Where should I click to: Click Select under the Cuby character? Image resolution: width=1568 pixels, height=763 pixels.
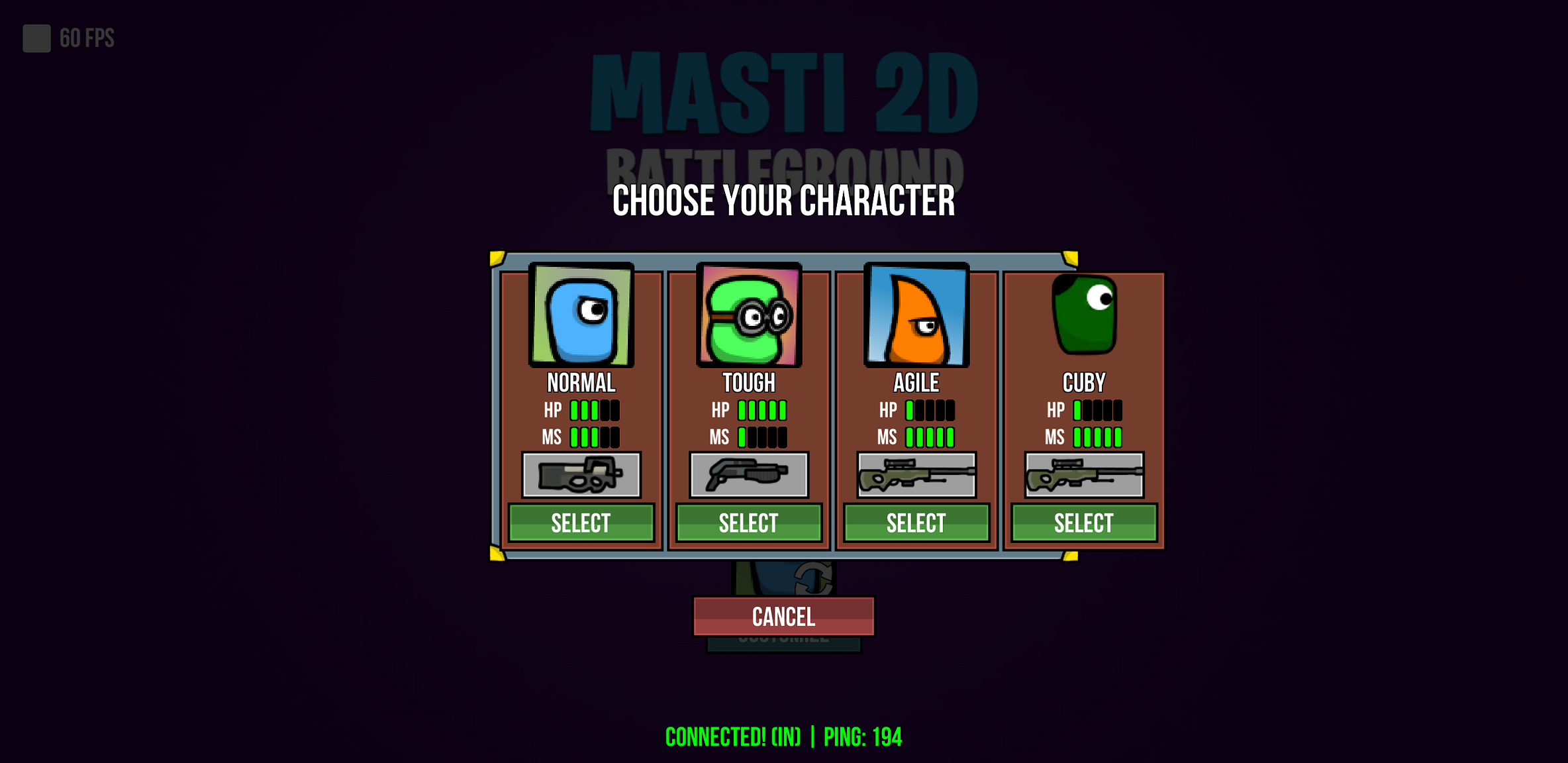click(1083, 523)
